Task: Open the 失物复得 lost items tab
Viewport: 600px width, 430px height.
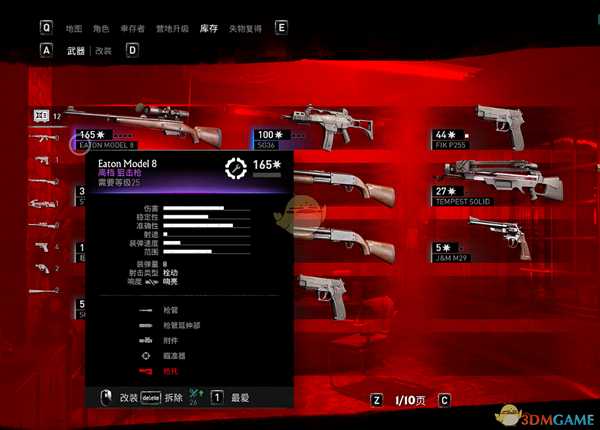Action: (x=243, y=30)
